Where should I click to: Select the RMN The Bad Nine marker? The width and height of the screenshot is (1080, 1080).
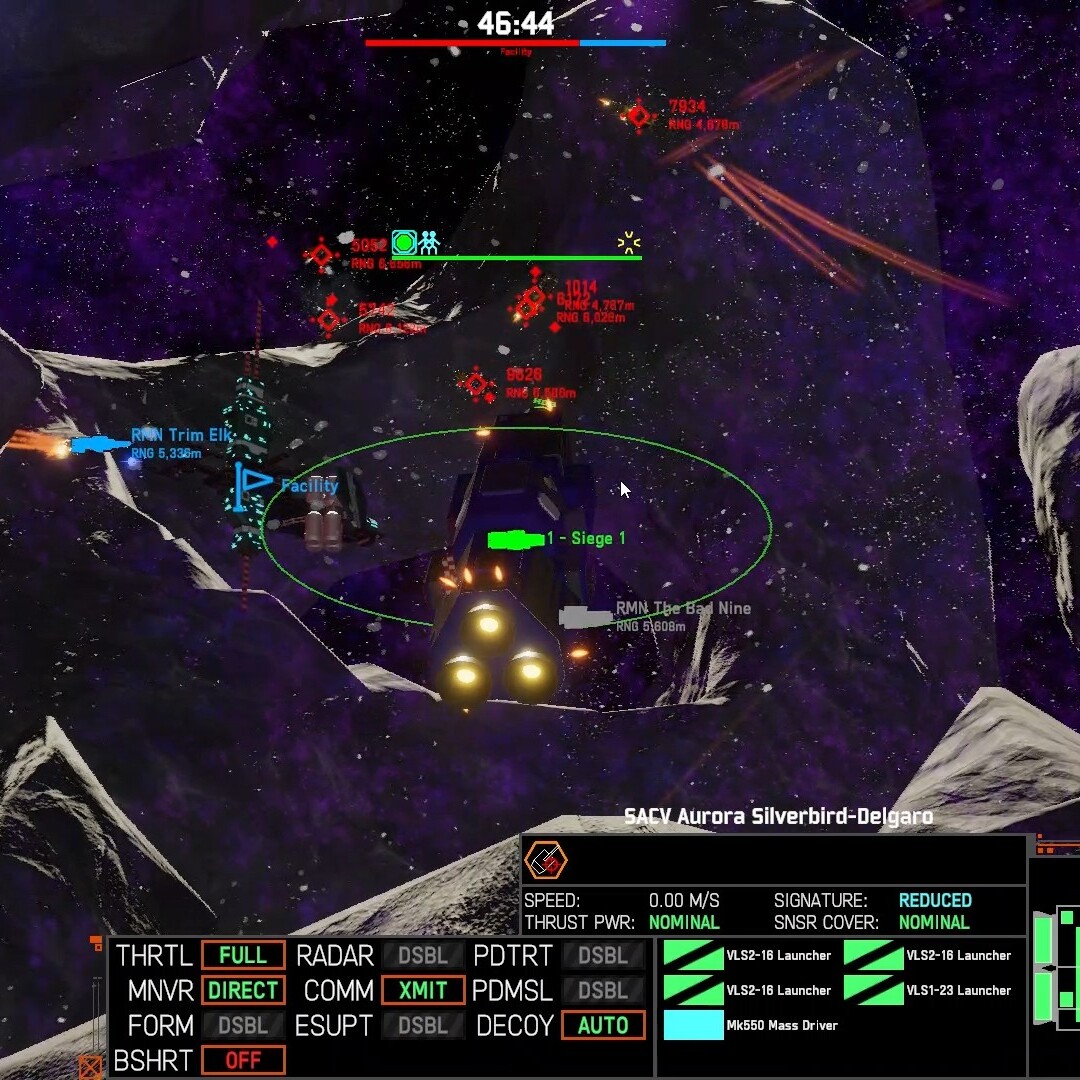click(586, 617)
